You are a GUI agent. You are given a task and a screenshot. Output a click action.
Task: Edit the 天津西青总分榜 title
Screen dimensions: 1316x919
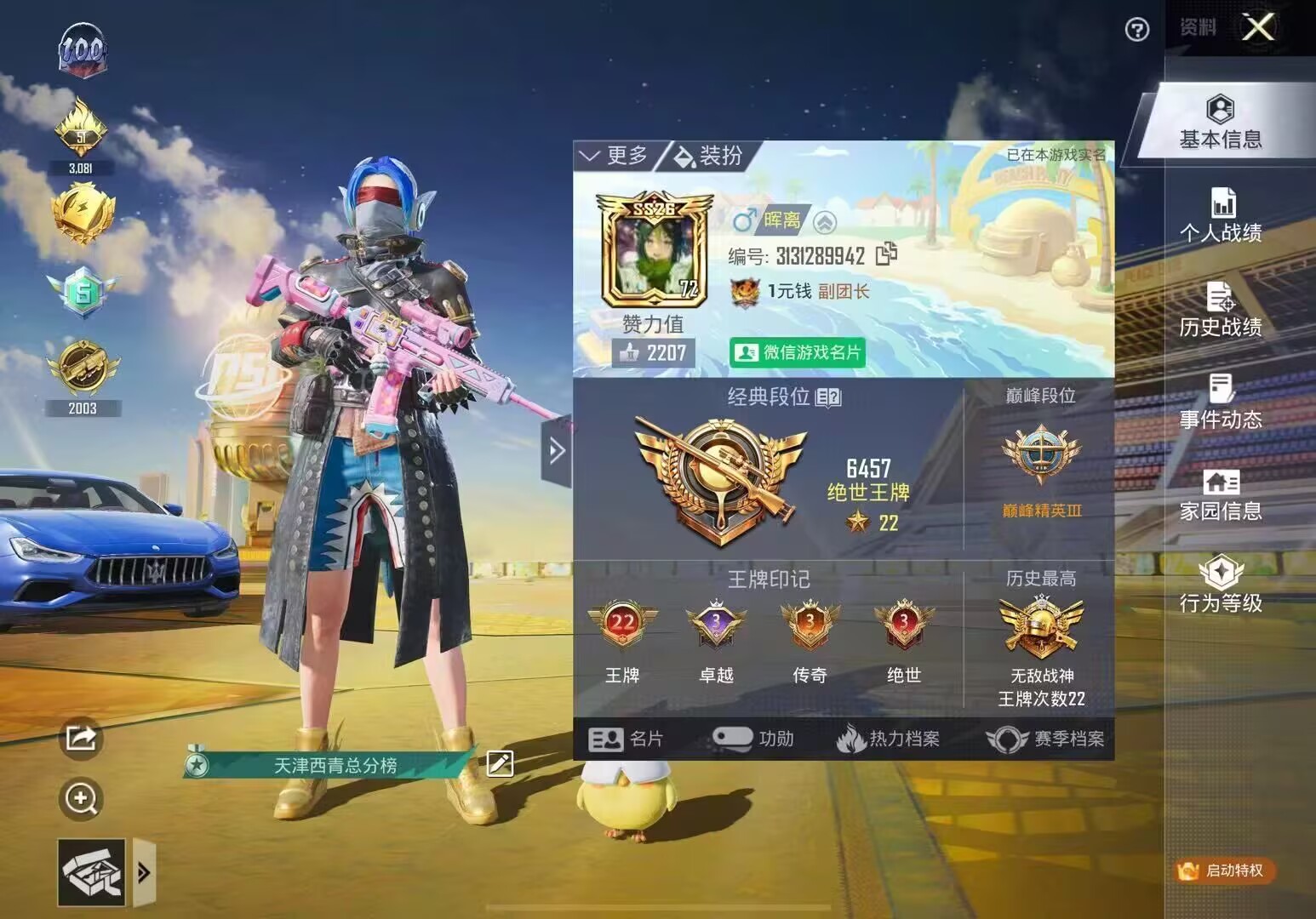click(x=500, y=764)
